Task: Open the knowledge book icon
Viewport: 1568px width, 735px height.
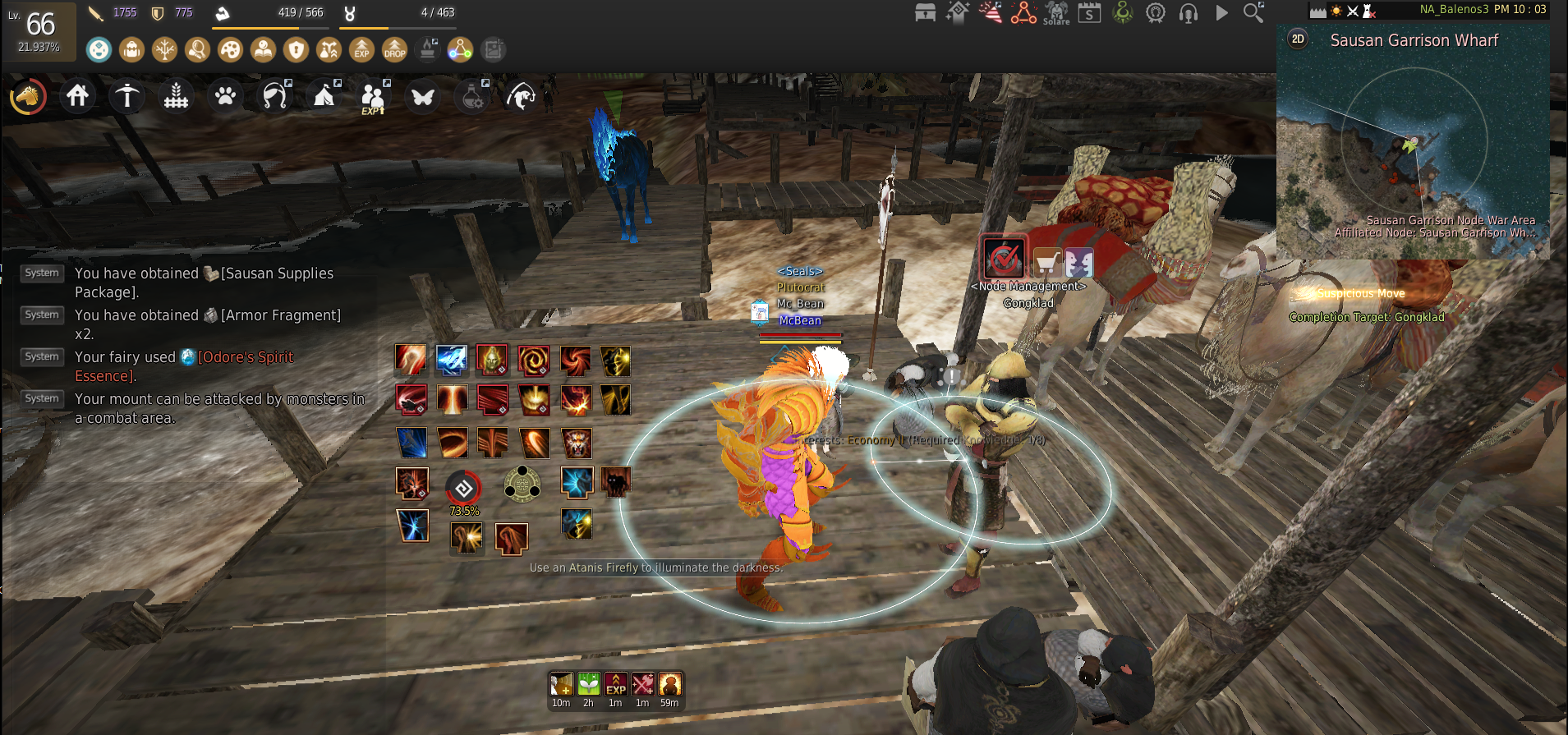Action: click(x=264, y=50)
